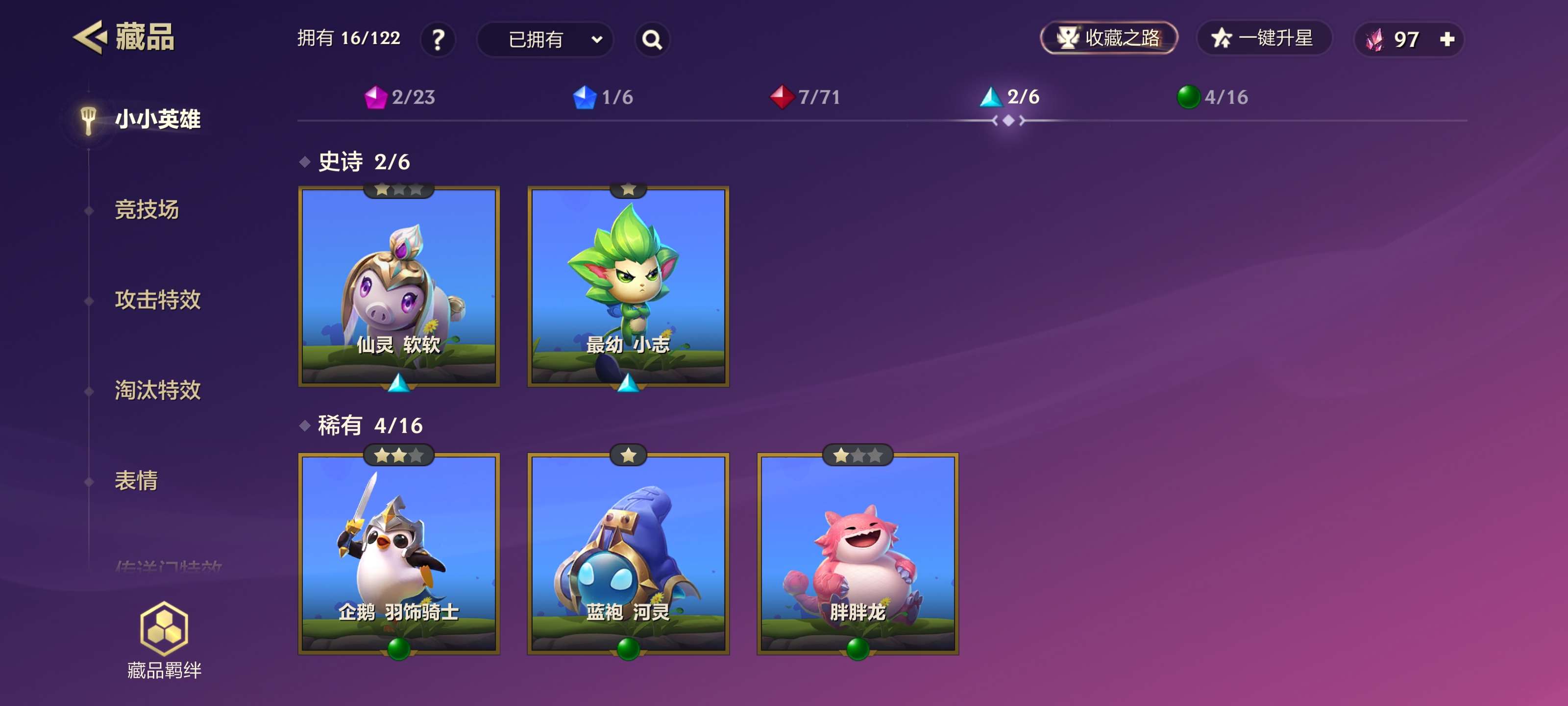Viewport: 1568px width, 706px height.
Task: Open the 淘汰特效 category
Action: (158, 390)
